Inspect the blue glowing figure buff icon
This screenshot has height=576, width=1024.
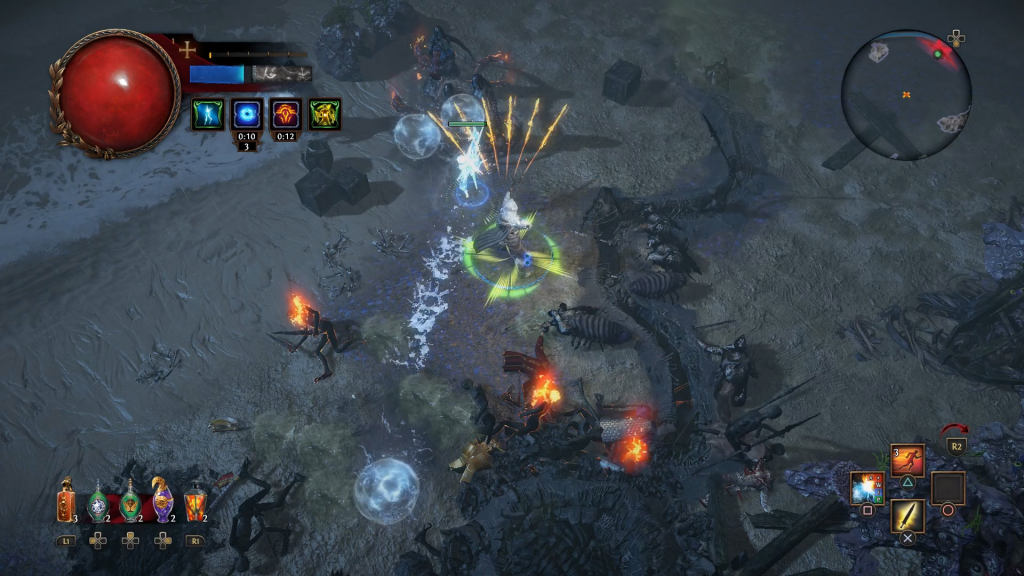click(208, 114)
